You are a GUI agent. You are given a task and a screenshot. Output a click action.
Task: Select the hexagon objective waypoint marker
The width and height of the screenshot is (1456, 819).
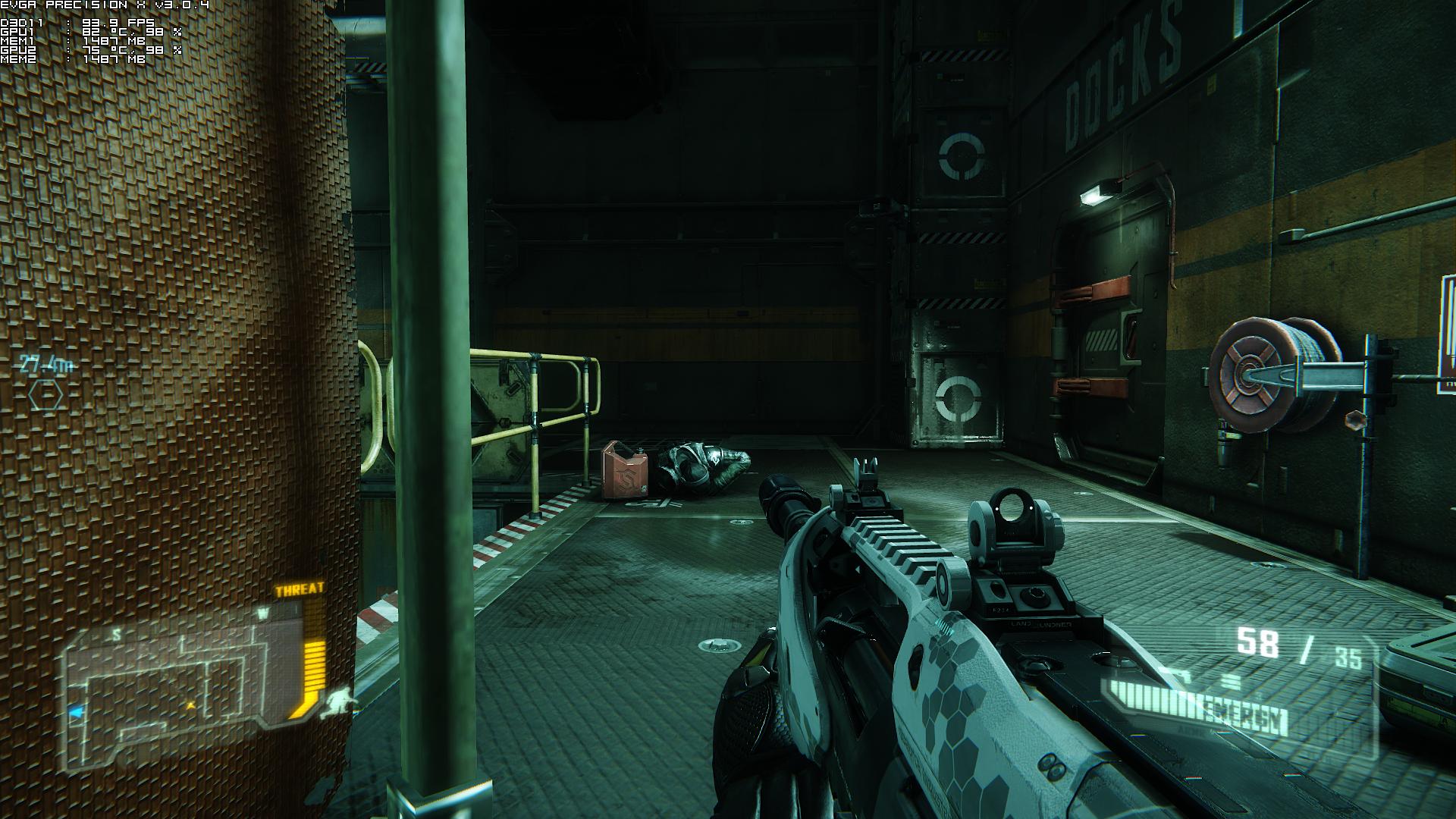[45, 395]
